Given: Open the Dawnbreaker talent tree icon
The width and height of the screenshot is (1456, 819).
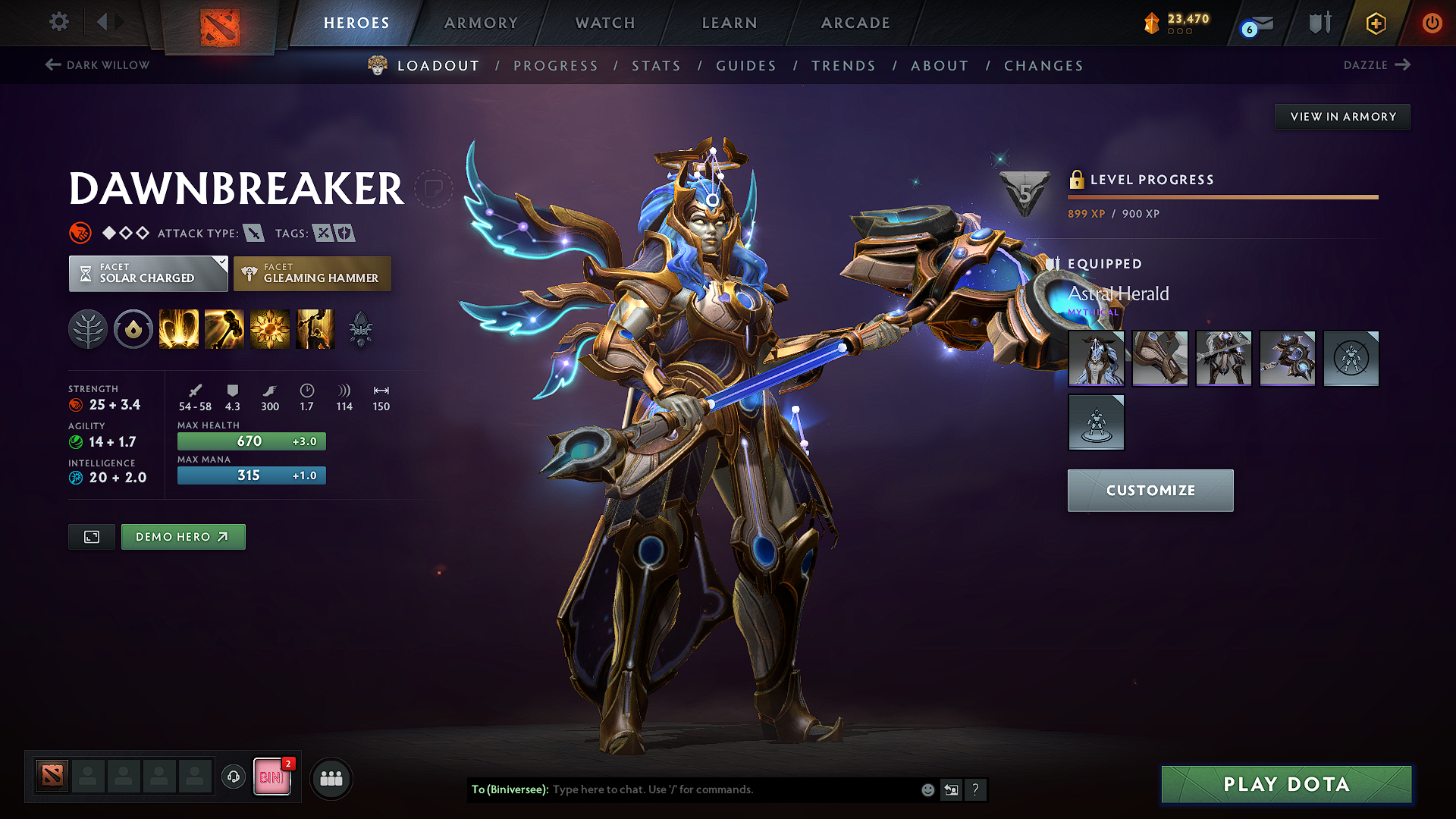Looking at the screenshot, I should pos(88,329).
